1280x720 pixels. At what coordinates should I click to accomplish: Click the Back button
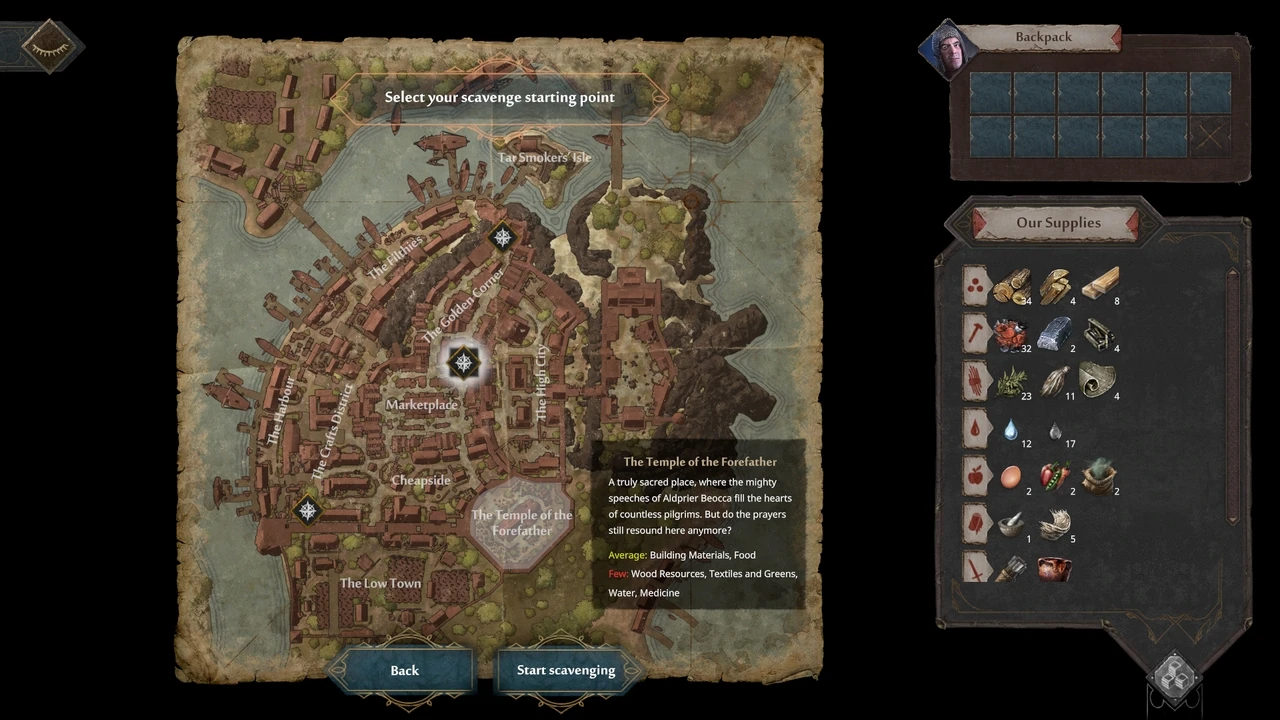(x=404, y=671)
